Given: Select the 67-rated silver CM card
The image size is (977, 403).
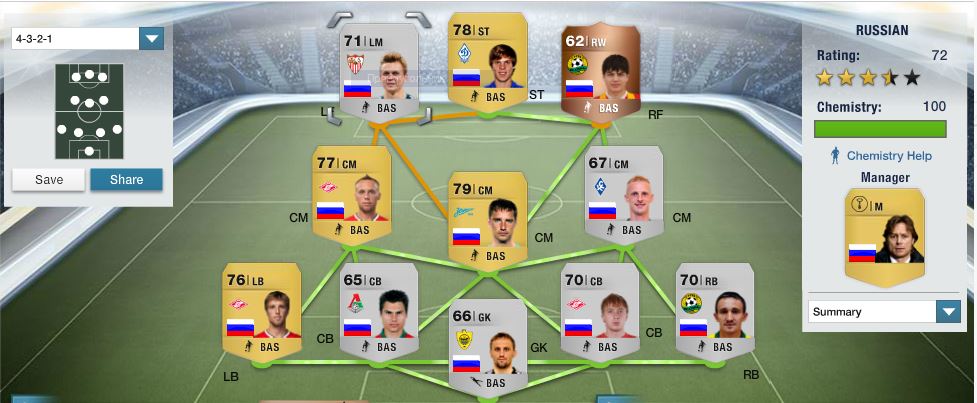Looking at the screenshot, I should pos(623,192).
